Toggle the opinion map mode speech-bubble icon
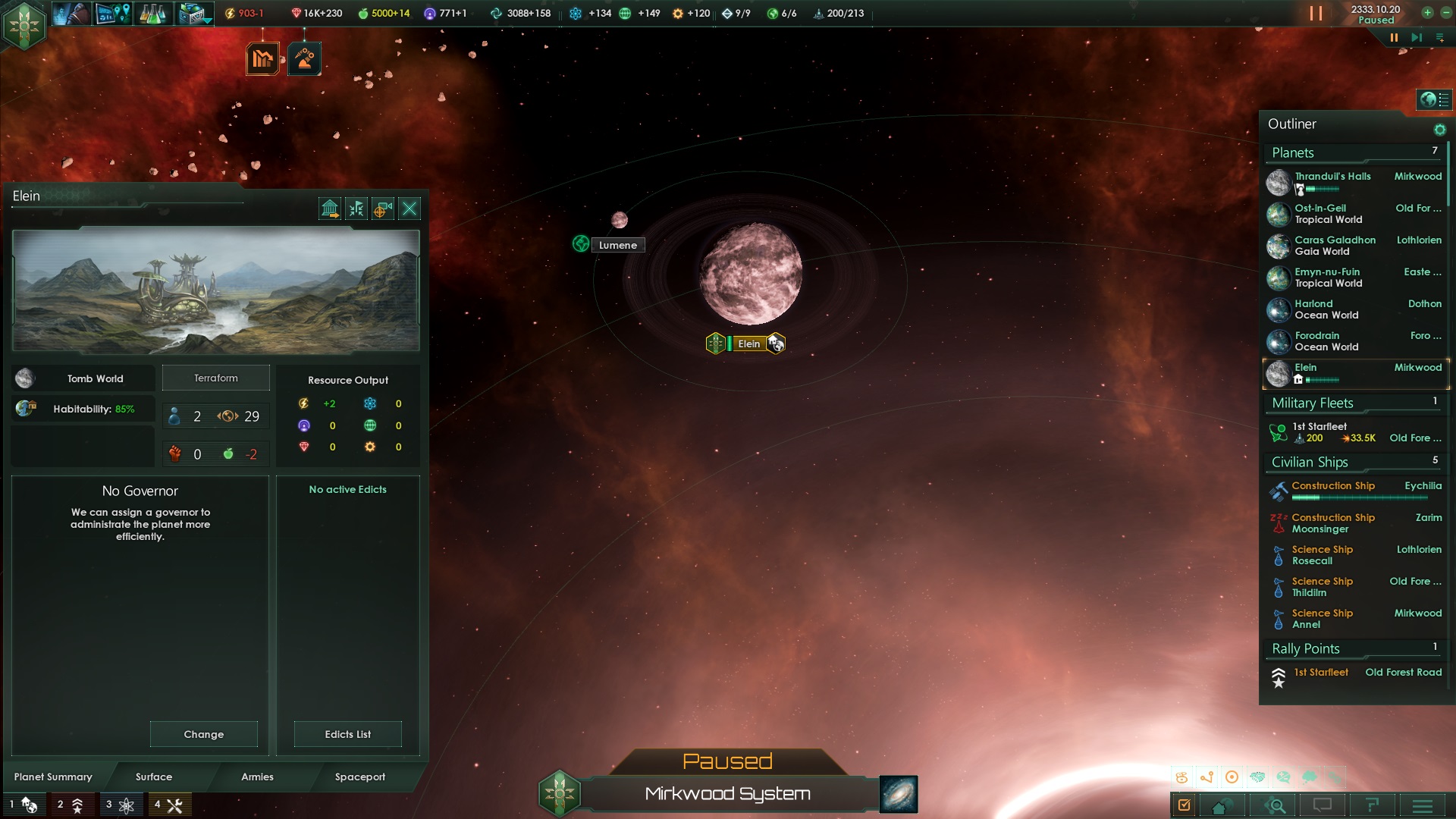This screenshot has width=1456, height=819. click(1284, 777)
